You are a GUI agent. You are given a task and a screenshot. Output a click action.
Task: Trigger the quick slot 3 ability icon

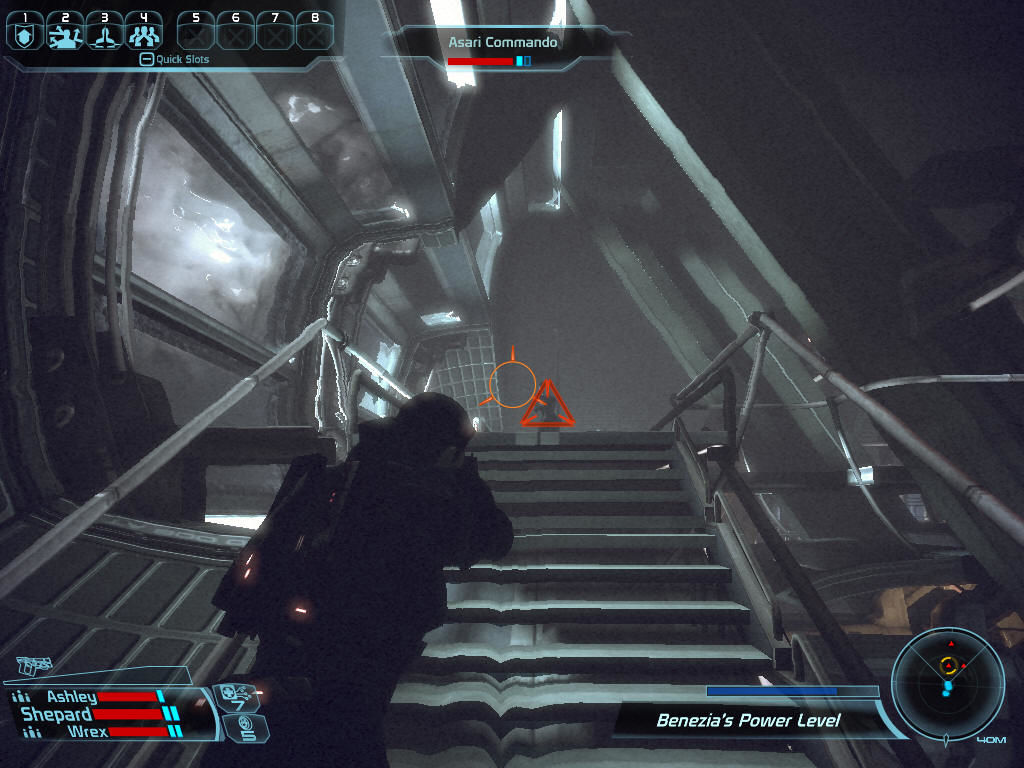coord(105,35)
